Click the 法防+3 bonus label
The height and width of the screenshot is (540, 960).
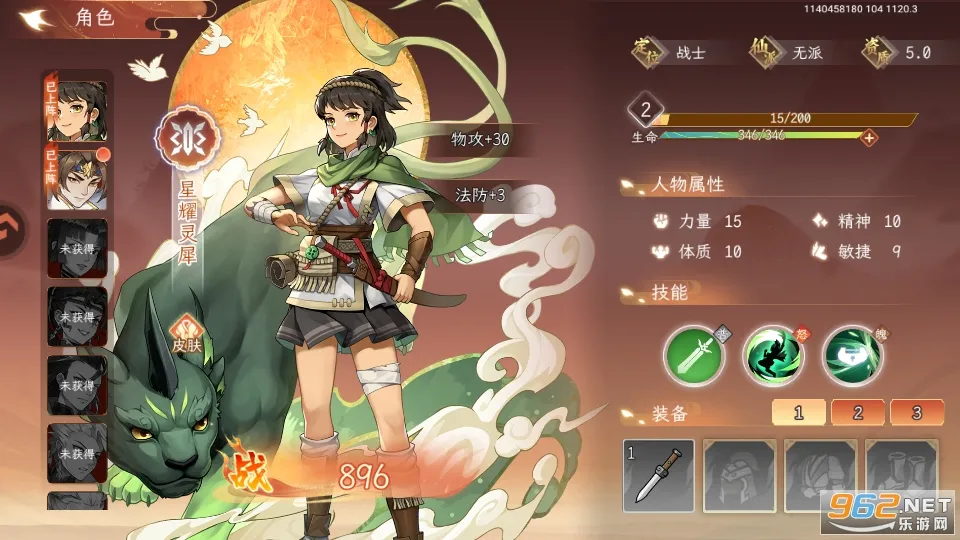point(480,195)
